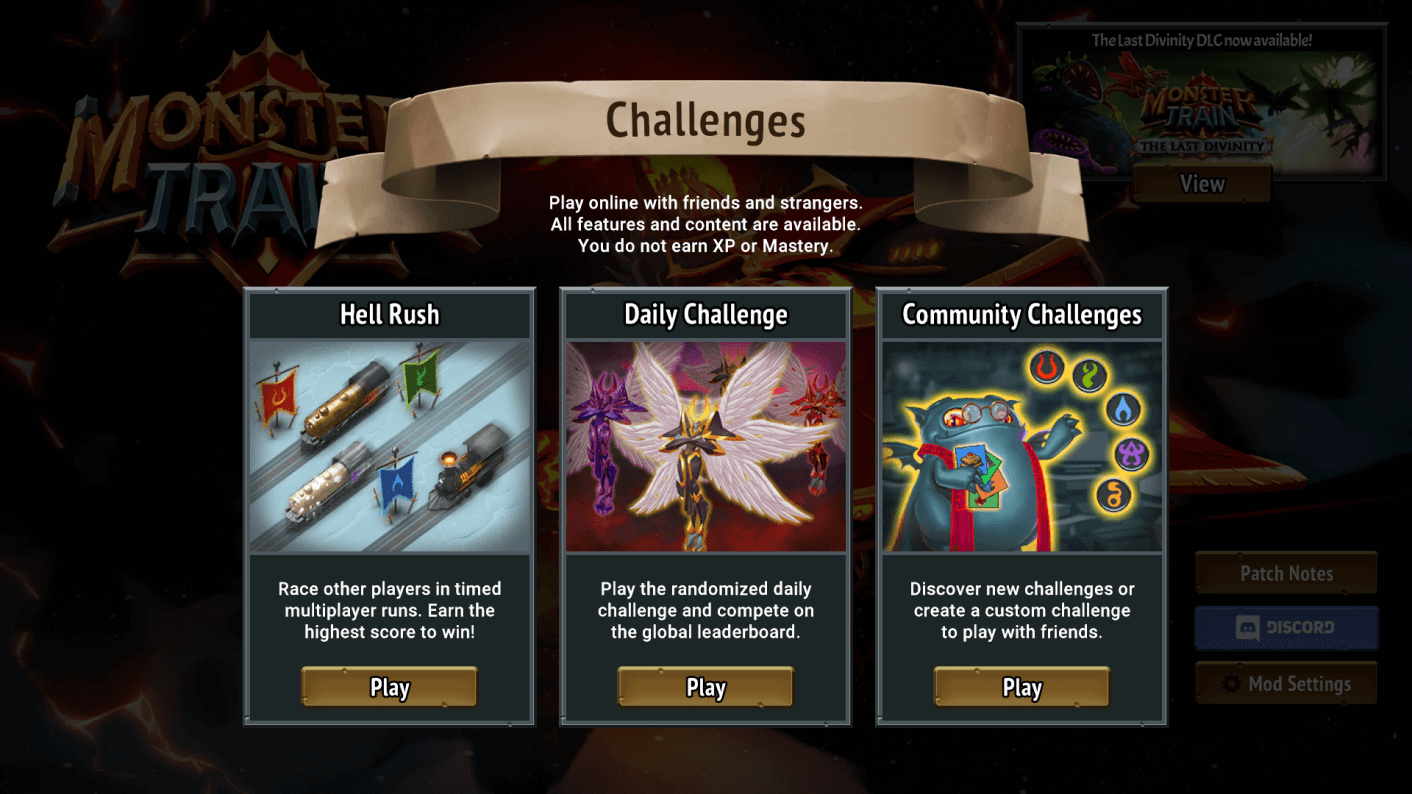1412x794 pixels.
Task: Select the orange Melting Remnant clan icon
Action: 1113,493
